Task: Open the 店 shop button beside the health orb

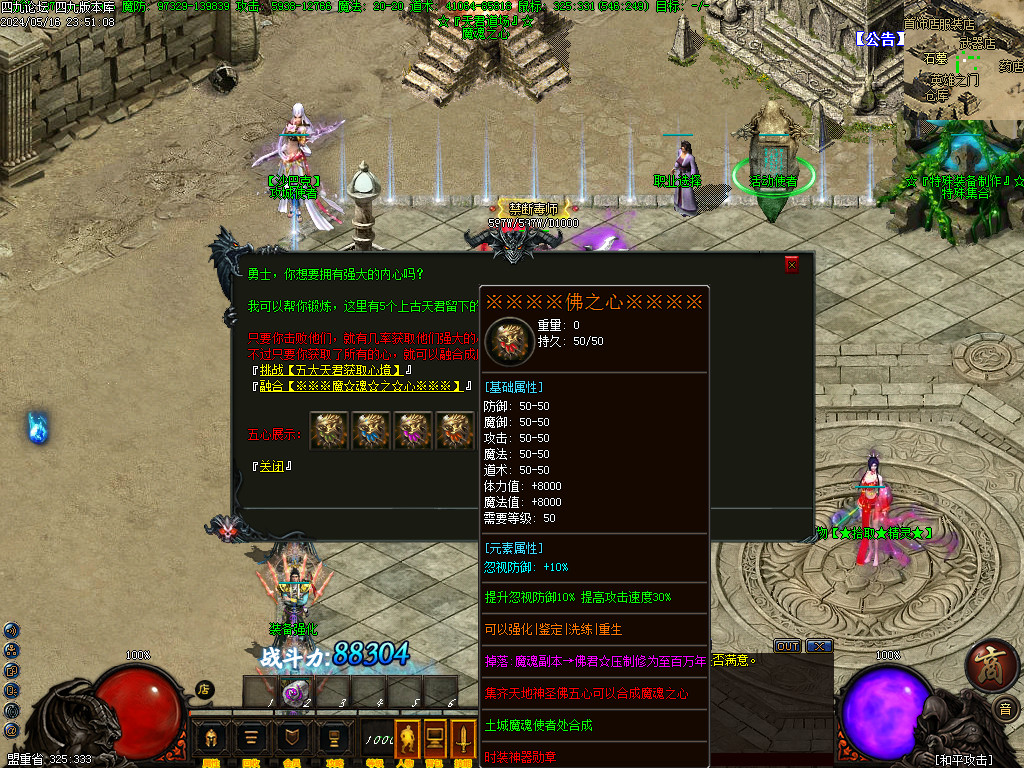Action: pos(204,689)
